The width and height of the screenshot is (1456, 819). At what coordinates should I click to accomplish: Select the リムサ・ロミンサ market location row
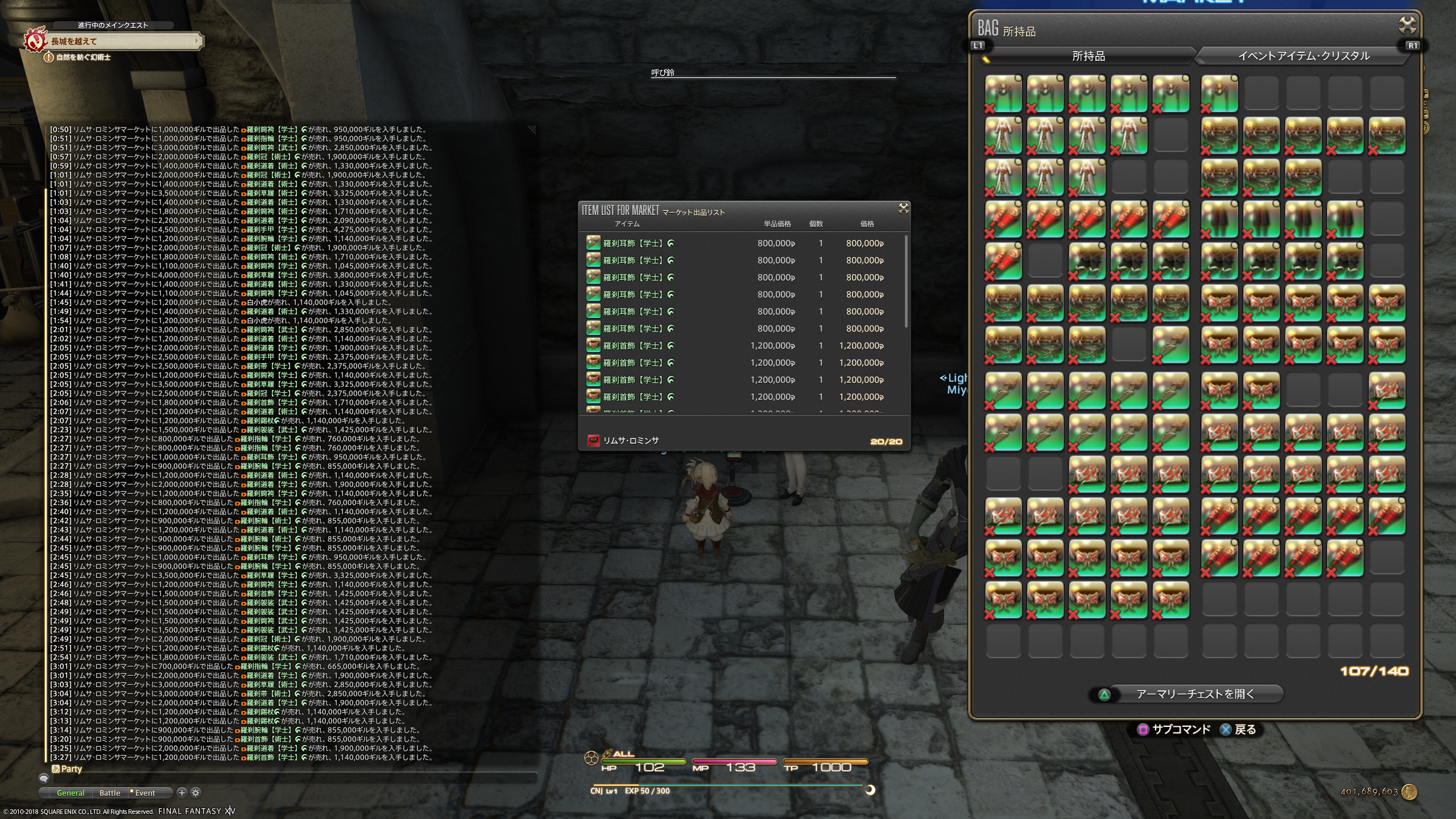coord(631,440)
